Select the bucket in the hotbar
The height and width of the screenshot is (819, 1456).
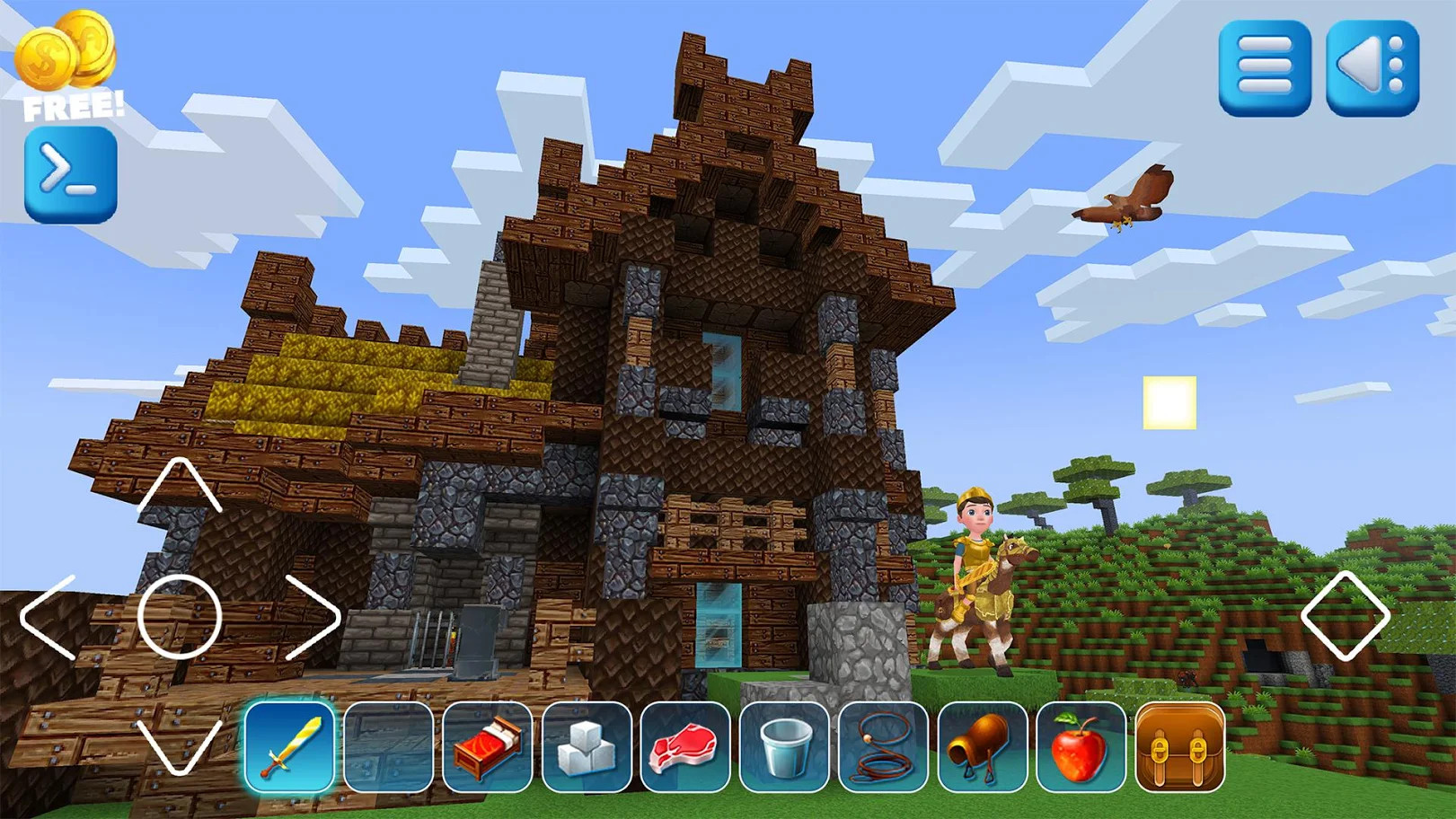784,746
